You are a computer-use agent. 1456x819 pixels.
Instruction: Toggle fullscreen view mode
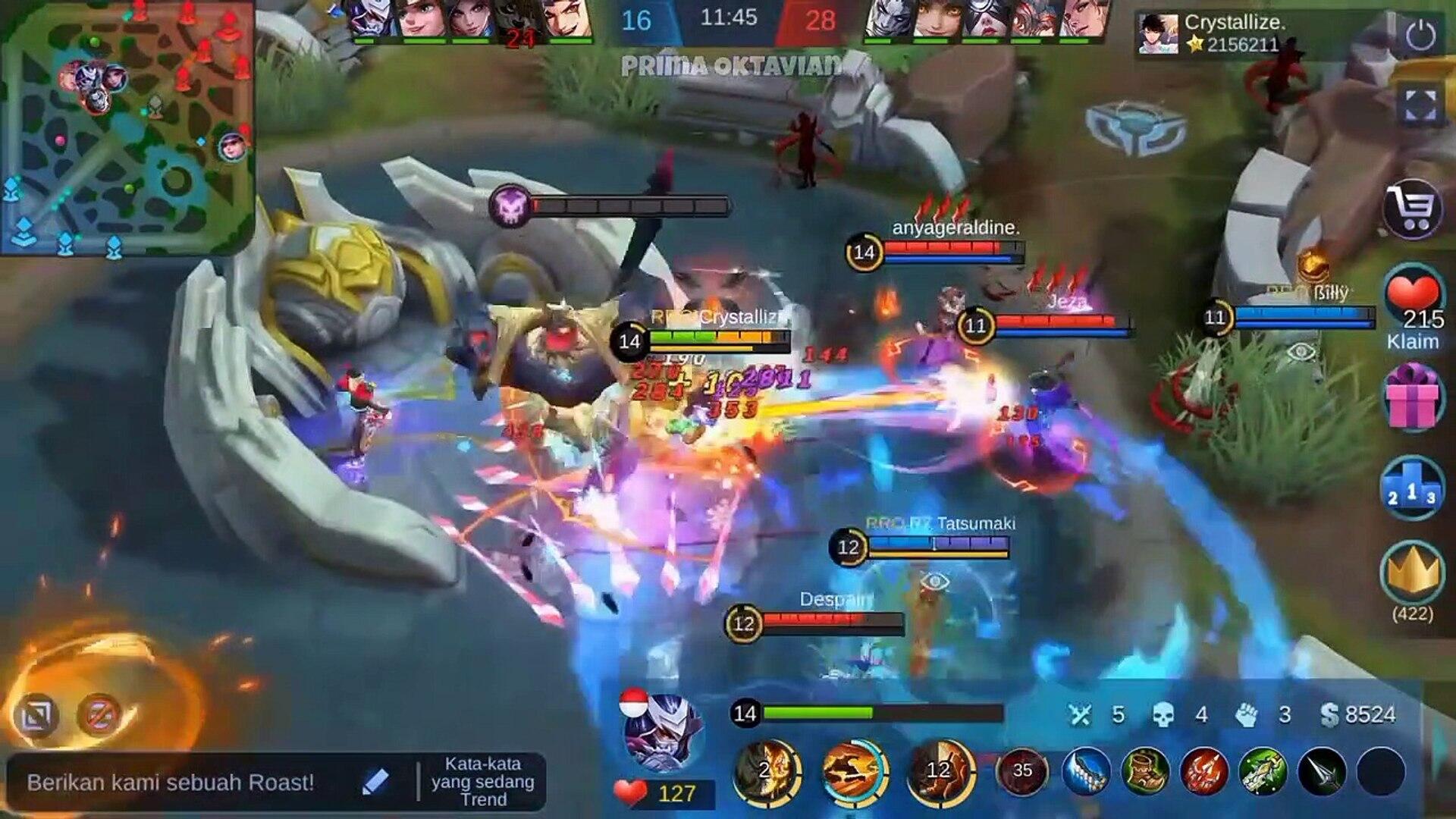[1420, 105]
